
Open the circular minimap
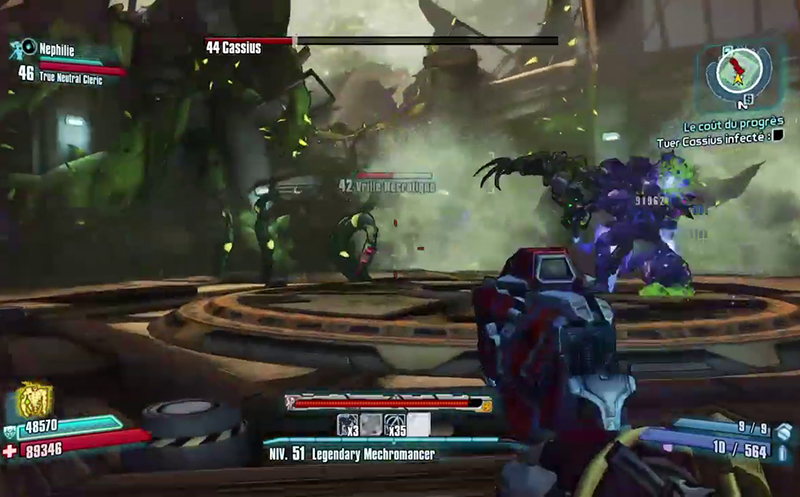[x=741, y=69]
